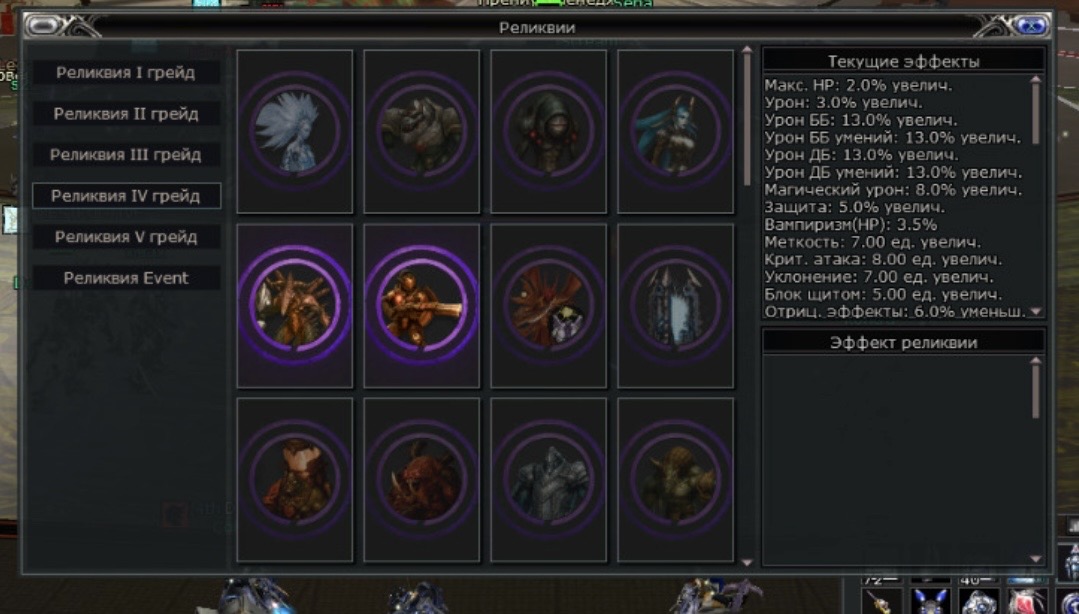This screenshot has width=1079, height=614.
Task: Choose the spiked gate relic card
Action: (x=675, y=305)
